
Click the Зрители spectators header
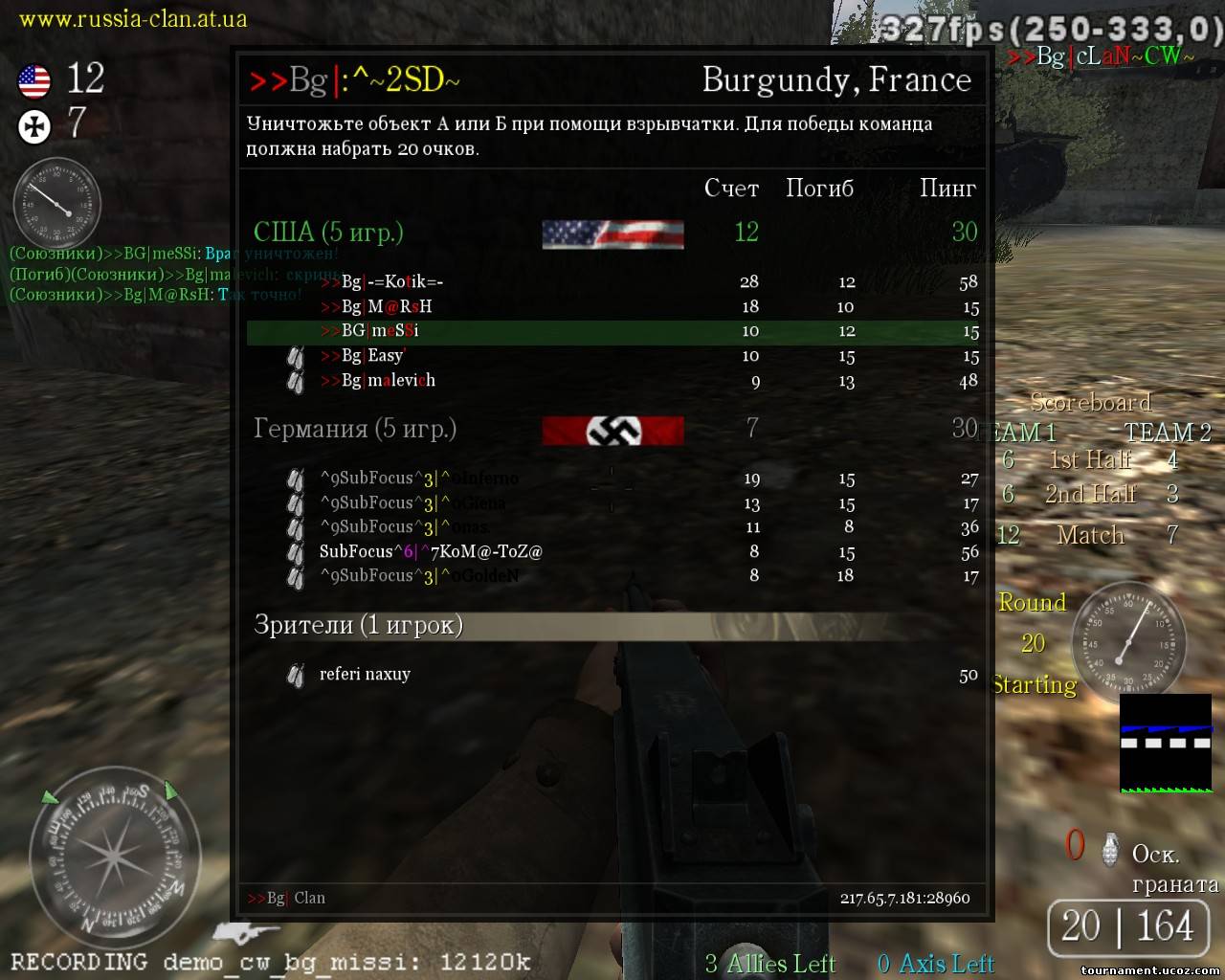coord(358,625)
